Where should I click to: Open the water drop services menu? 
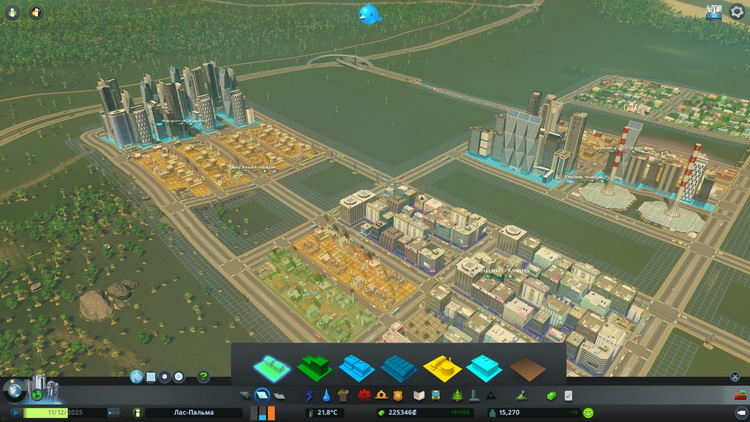coord(326,396)
